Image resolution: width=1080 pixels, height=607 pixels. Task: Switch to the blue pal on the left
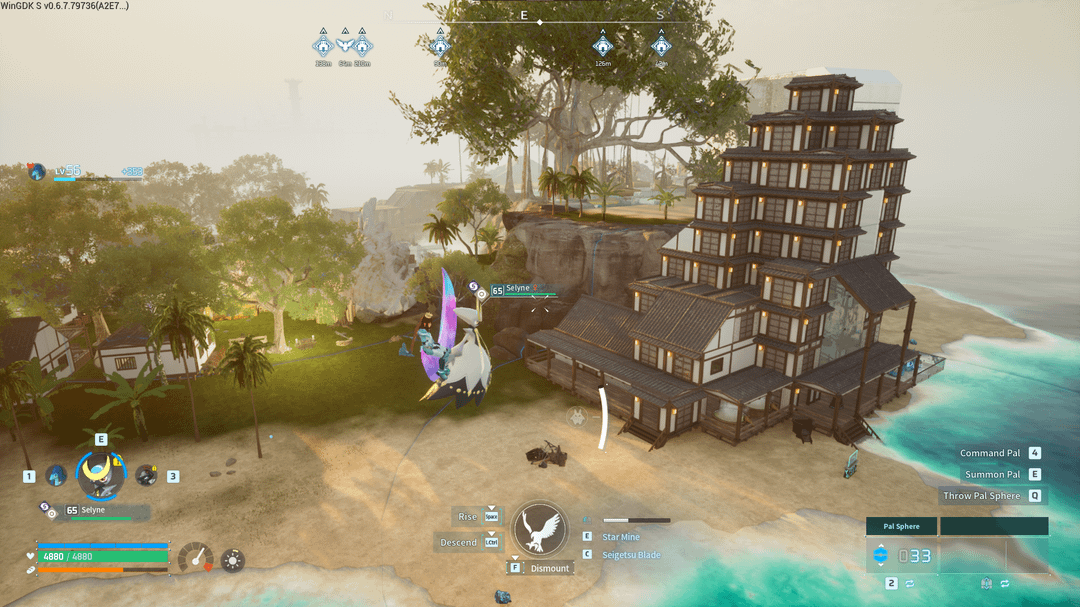[56, 476]
